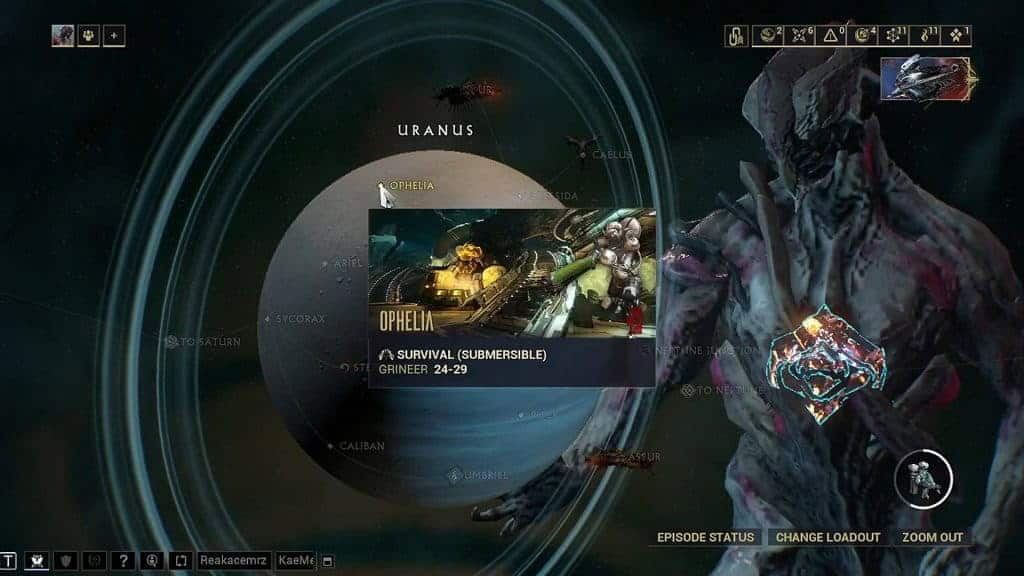The height and width of the screenshot is (576, 1024).
Task: Click the question mark chat tab
Action: 123,561
